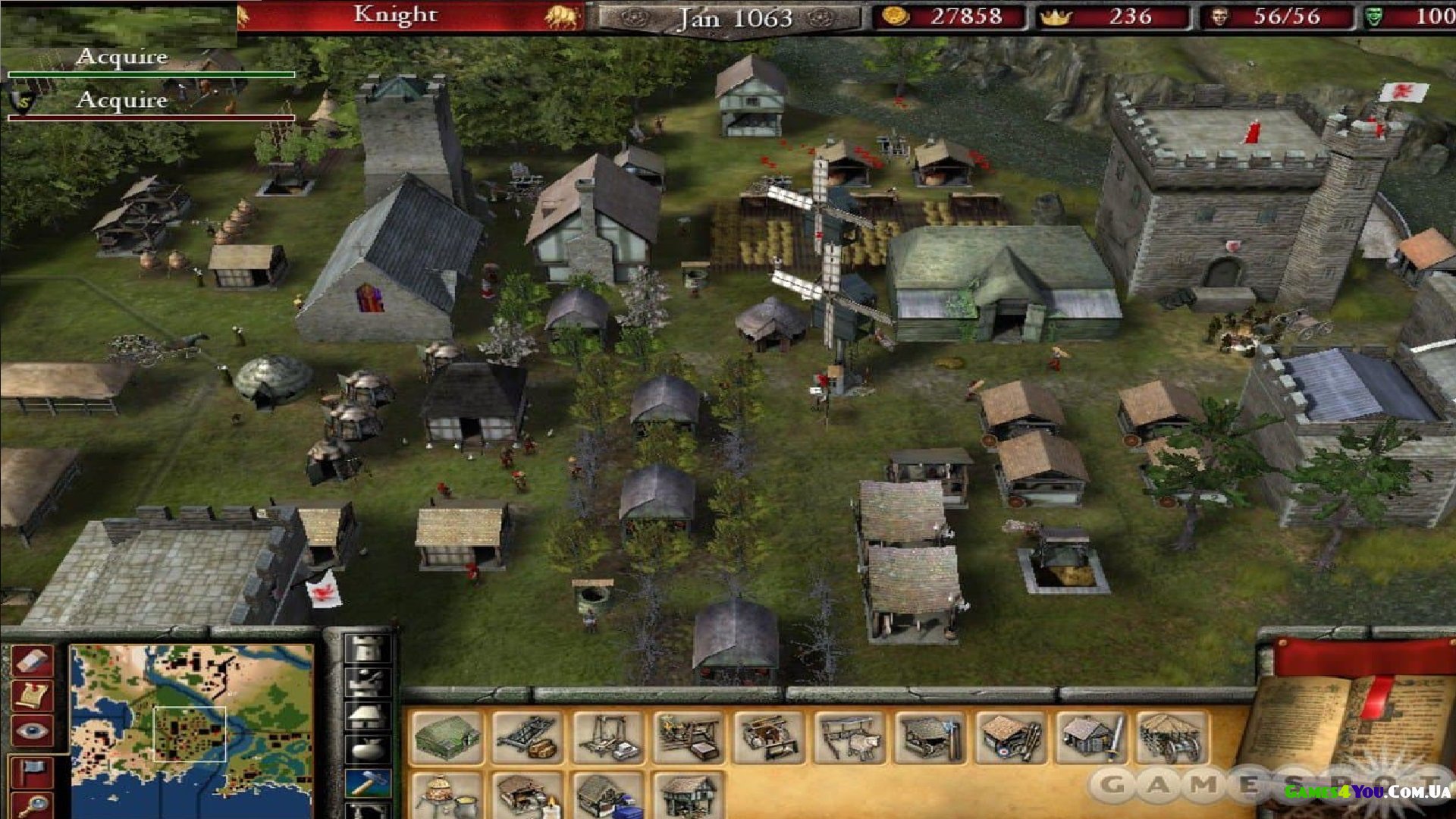The height and width of the screenshot is (819, 1456).
Task: Select the sheep farm building
Action: click(x=851, y=737)
